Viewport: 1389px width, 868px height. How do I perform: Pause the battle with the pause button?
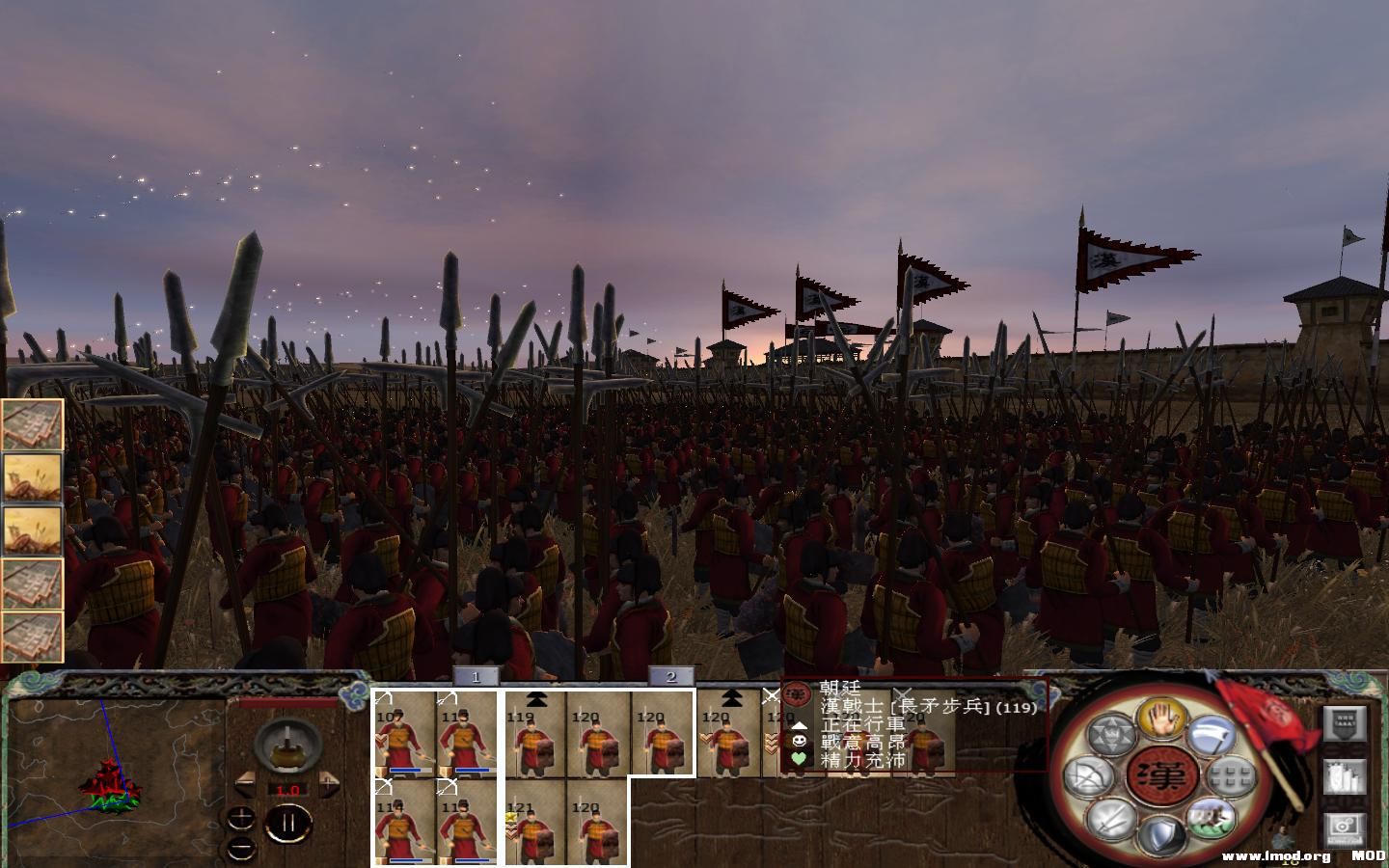[x=289, y=825]
